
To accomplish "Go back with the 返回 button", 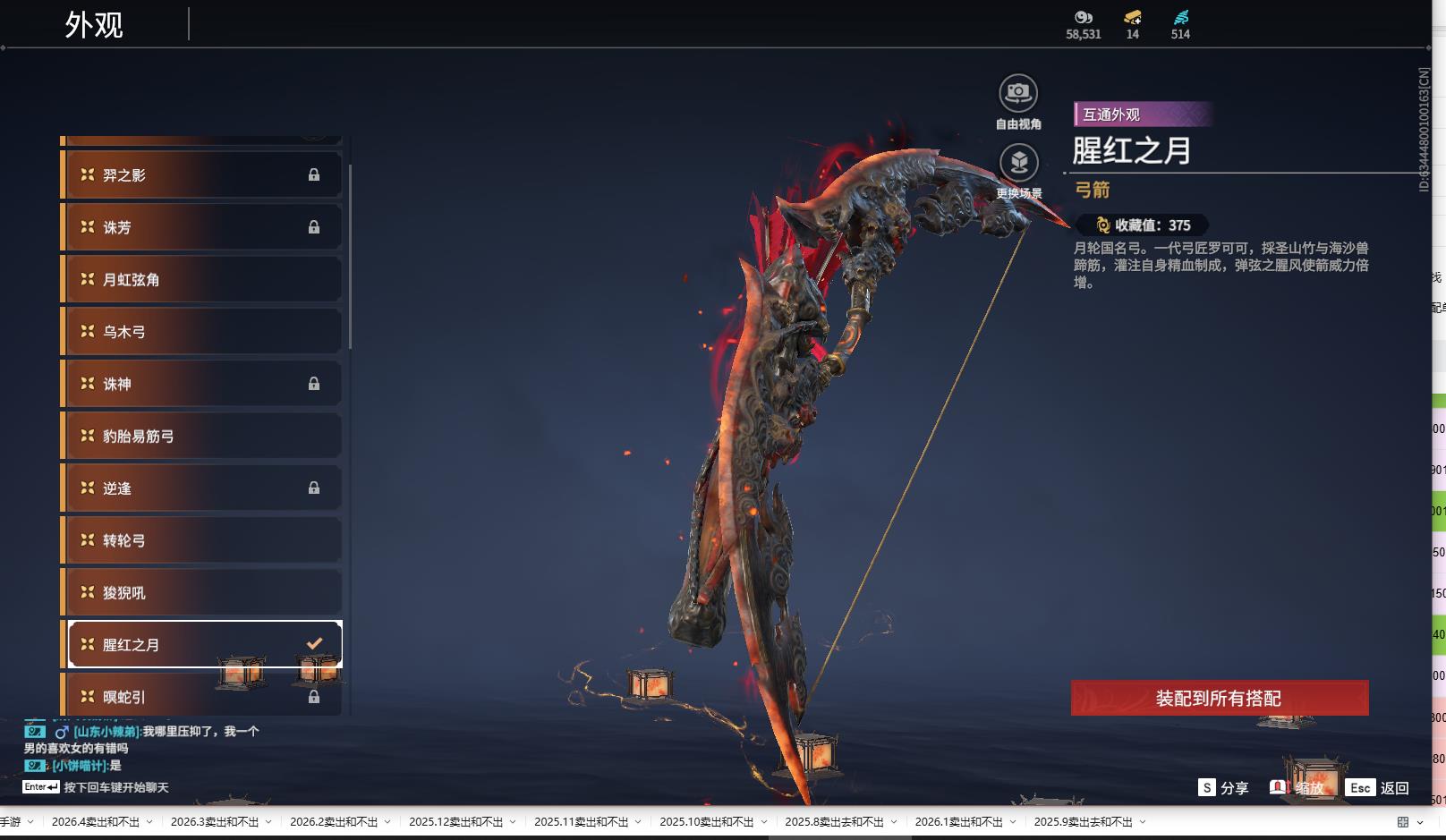I will coord(1378,787).
